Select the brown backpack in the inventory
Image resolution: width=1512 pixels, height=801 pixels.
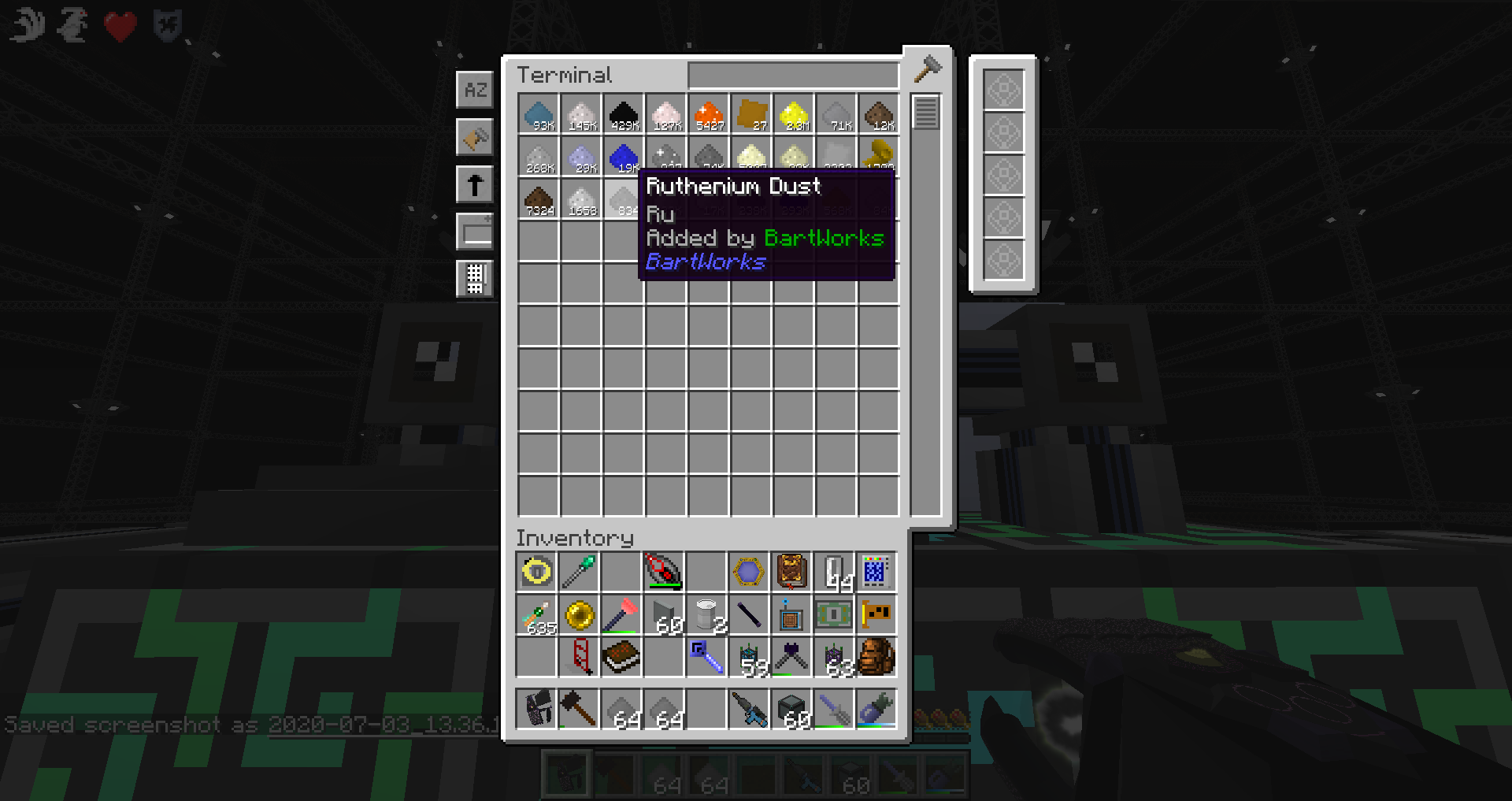pos(876,658)
